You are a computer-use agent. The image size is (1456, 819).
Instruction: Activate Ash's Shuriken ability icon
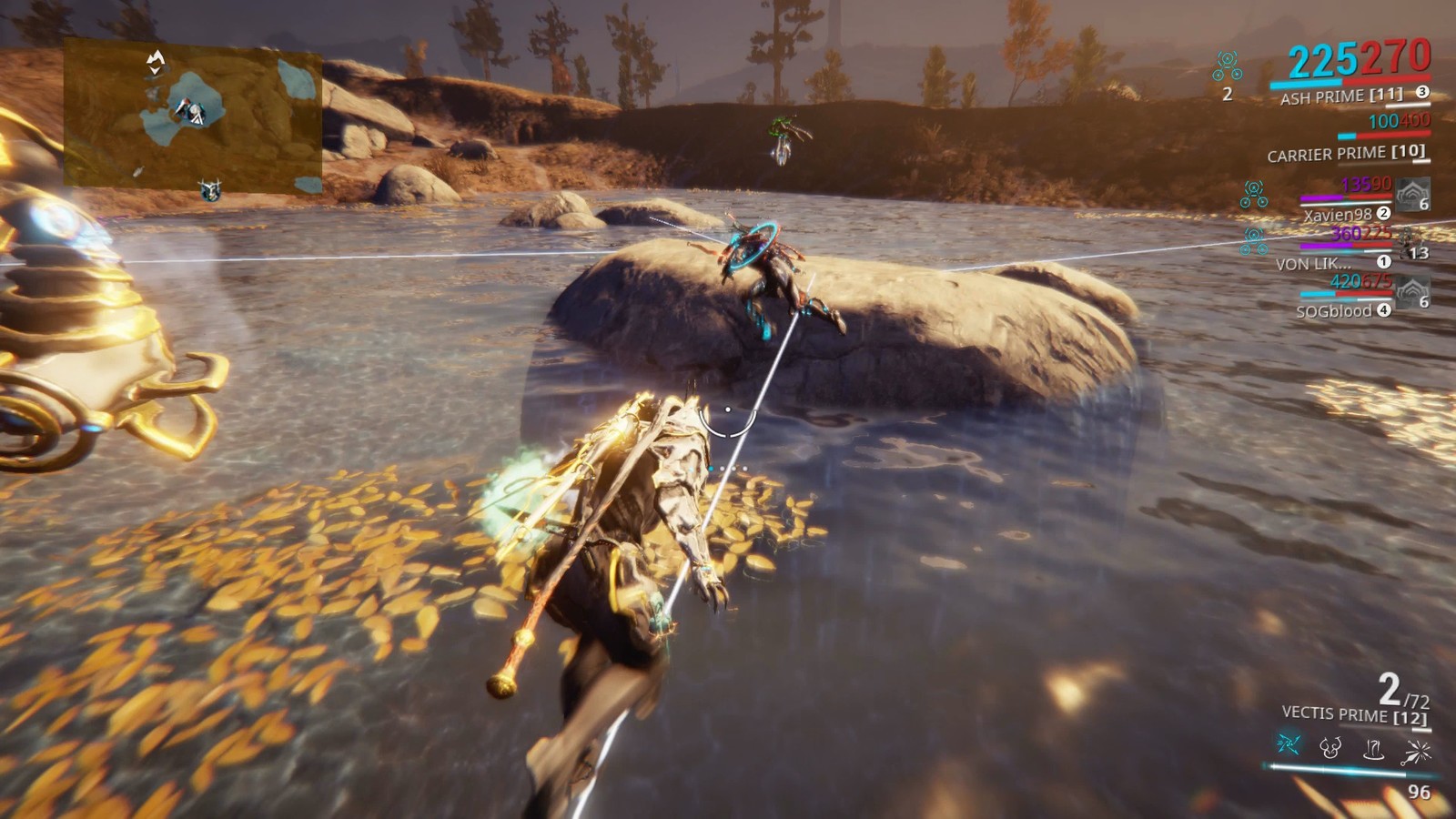pos(1288,745)
